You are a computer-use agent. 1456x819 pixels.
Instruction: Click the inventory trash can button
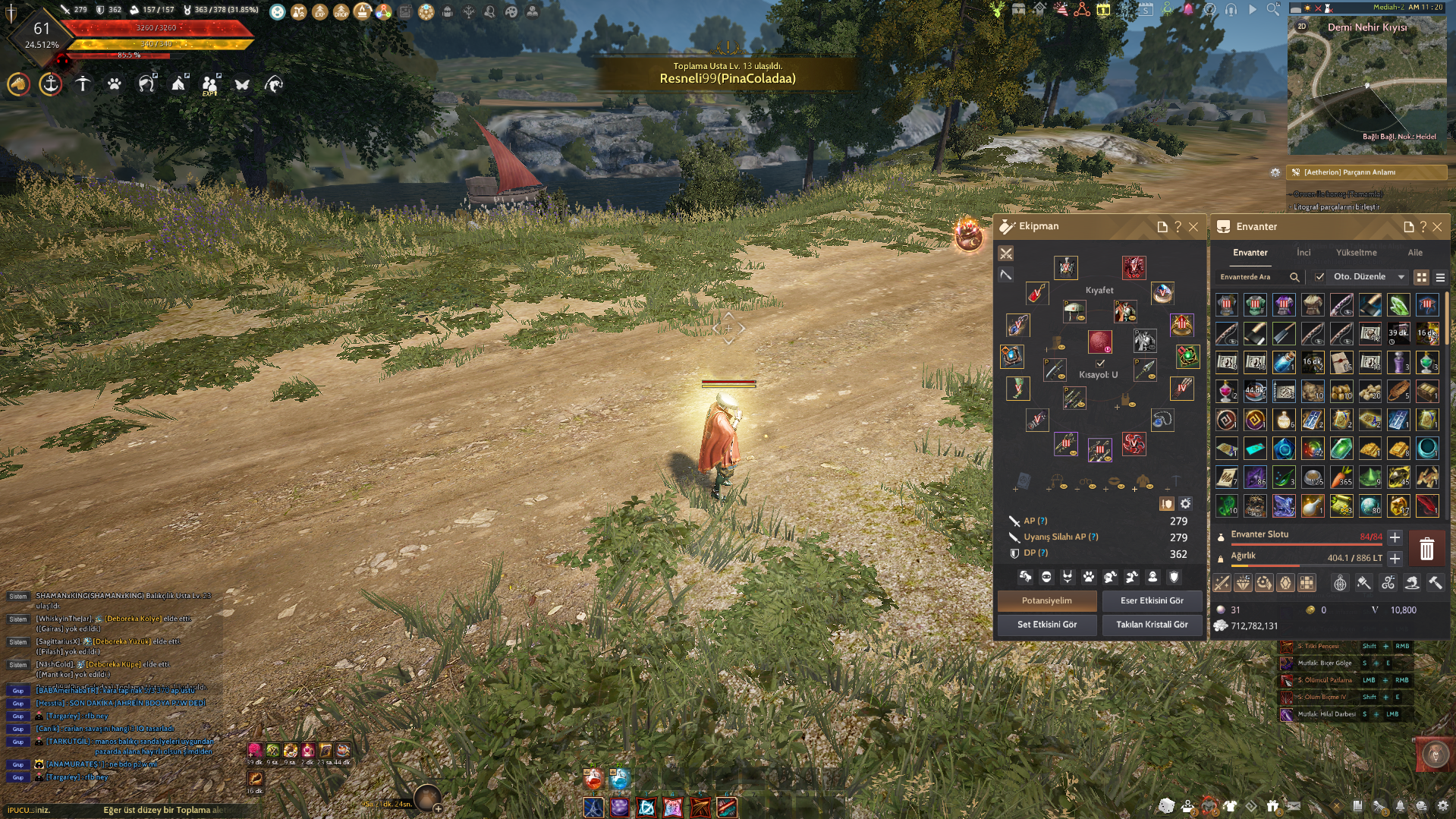[1426, 549]
